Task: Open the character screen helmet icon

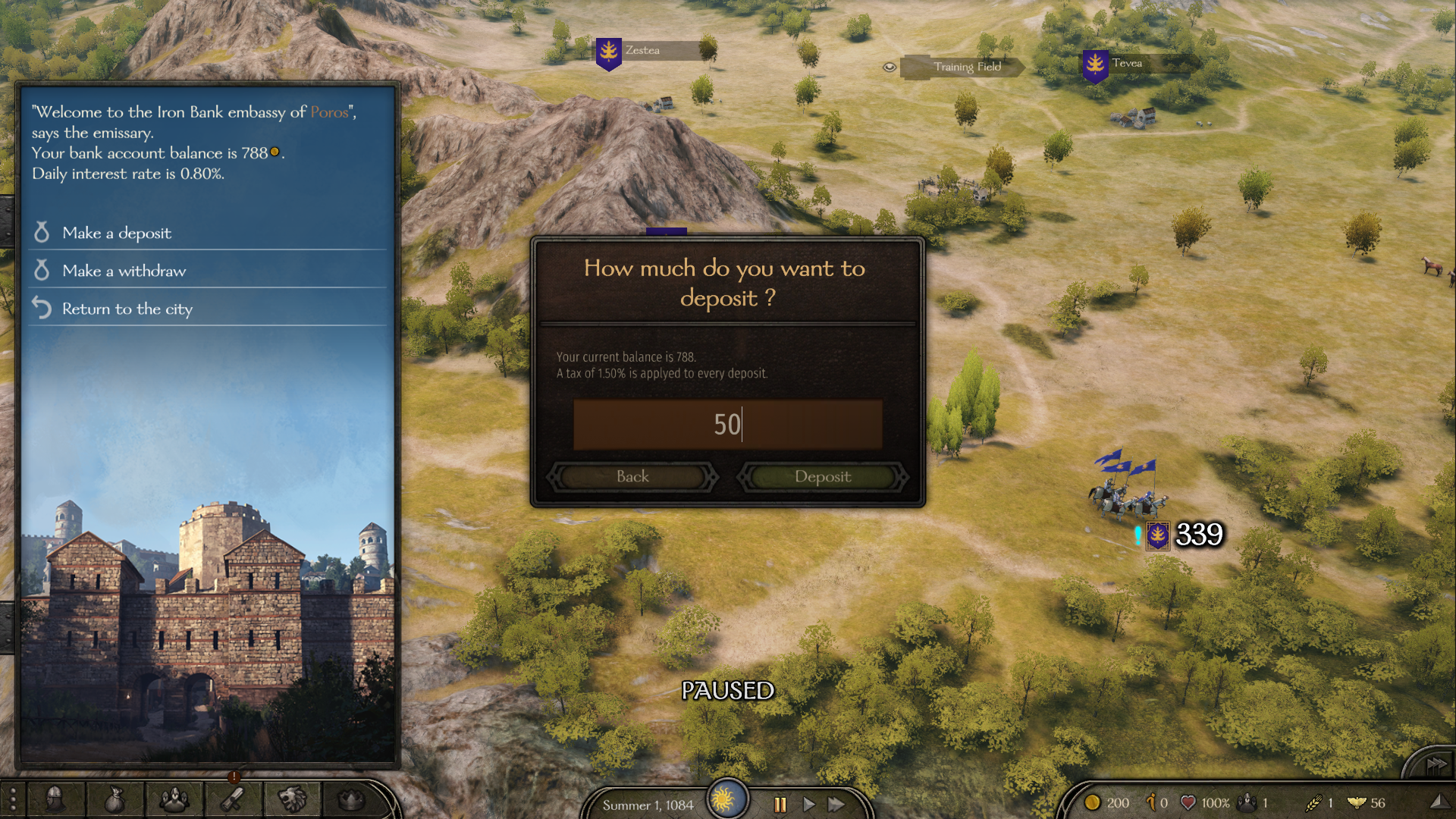Action: 55,799
